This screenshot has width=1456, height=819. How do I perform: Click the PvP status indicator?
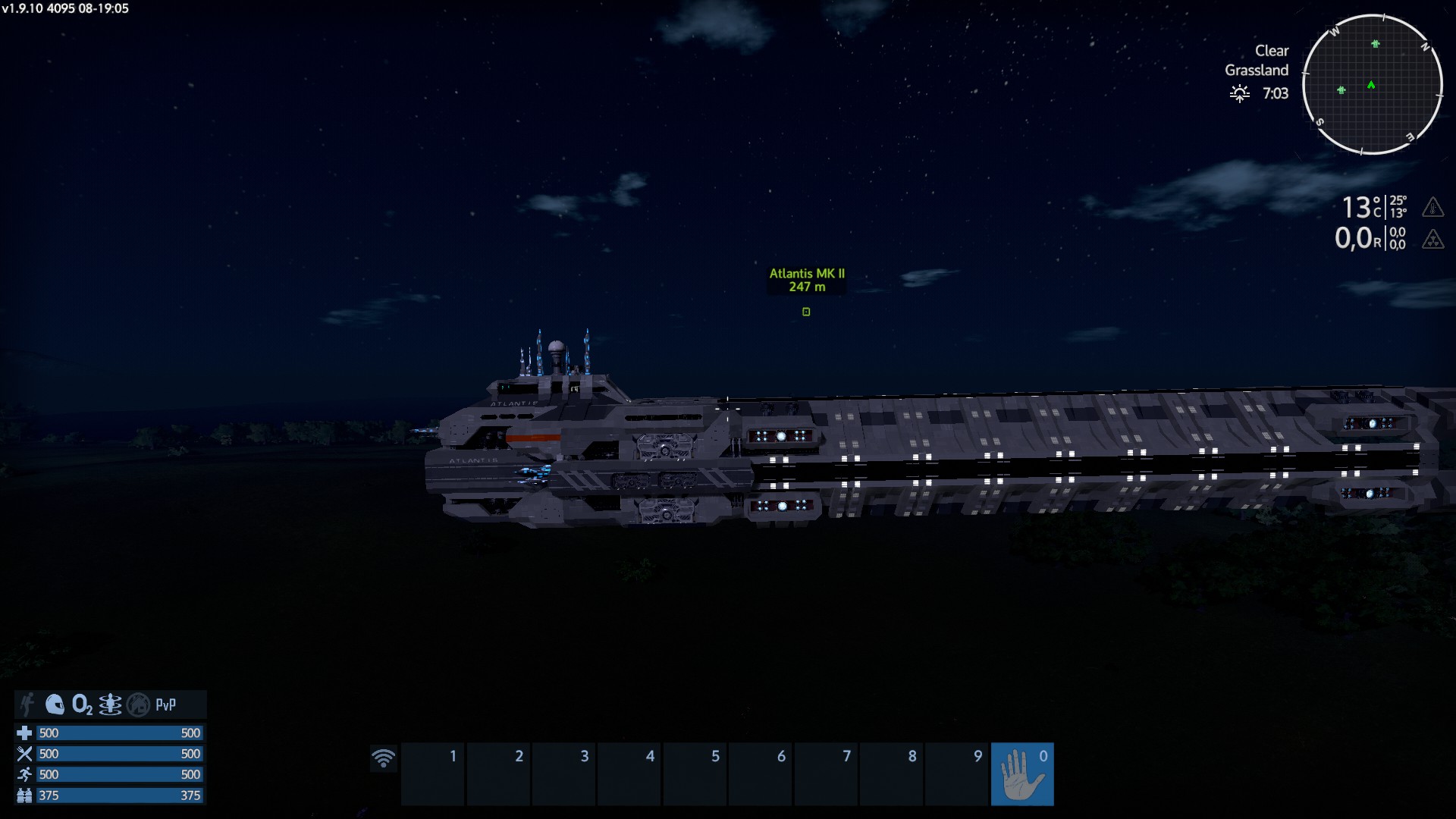point(165,704)
